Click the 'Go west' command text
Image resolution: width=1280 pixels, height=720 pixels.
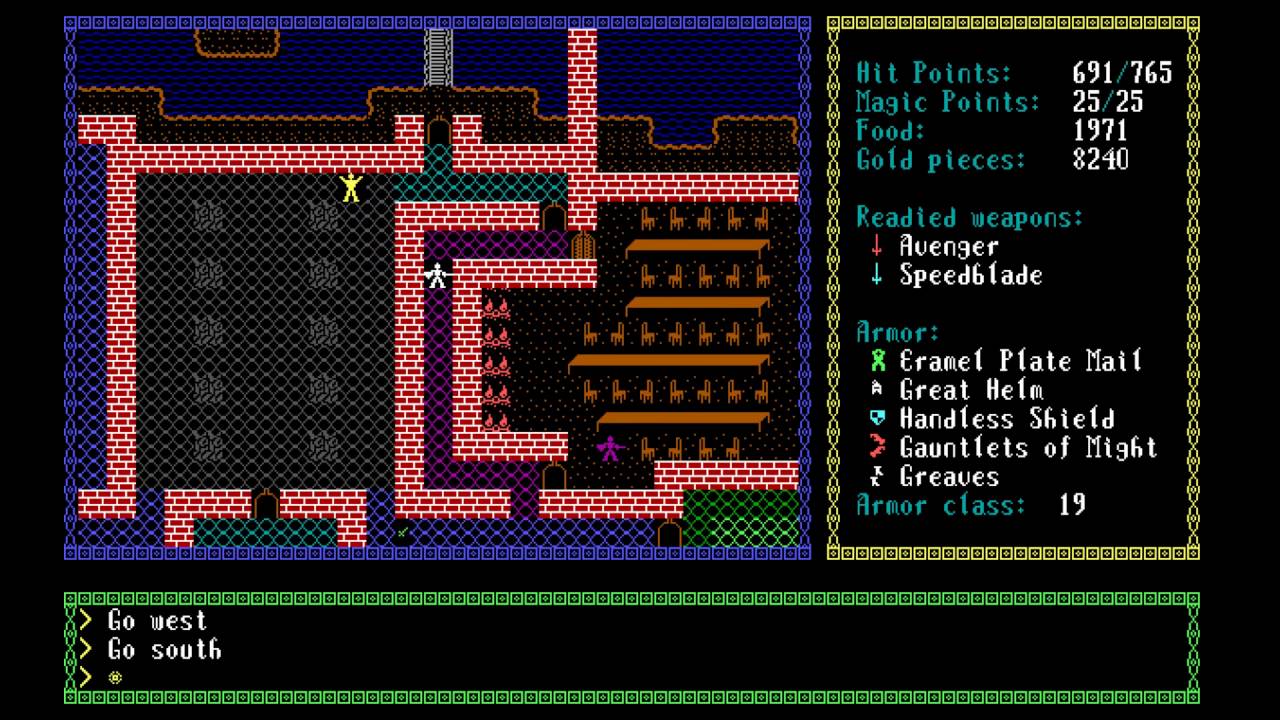158,620
